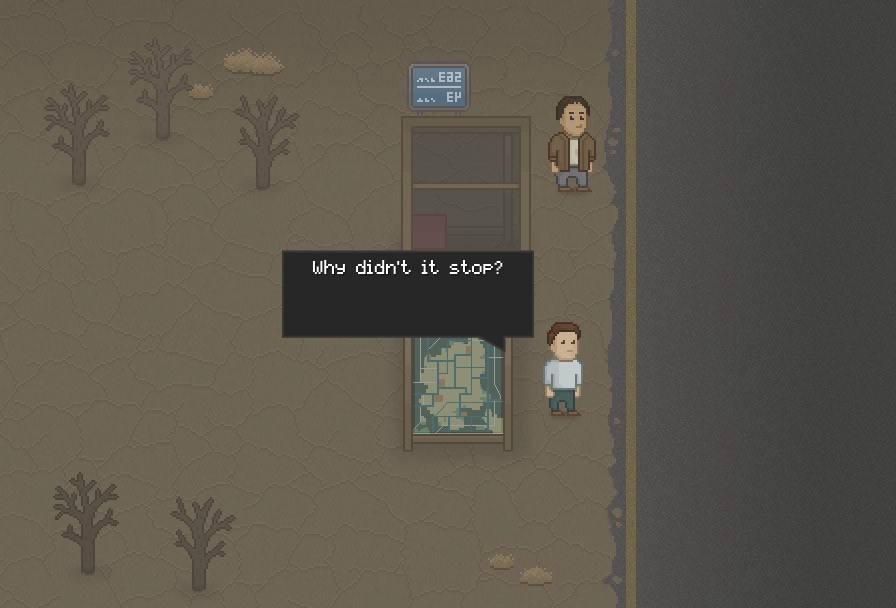Advance the "Why didn't it stop?" dialogue box
Image resolution: width=896 pixels, height=608 pixels.
[x=407, y=294]
